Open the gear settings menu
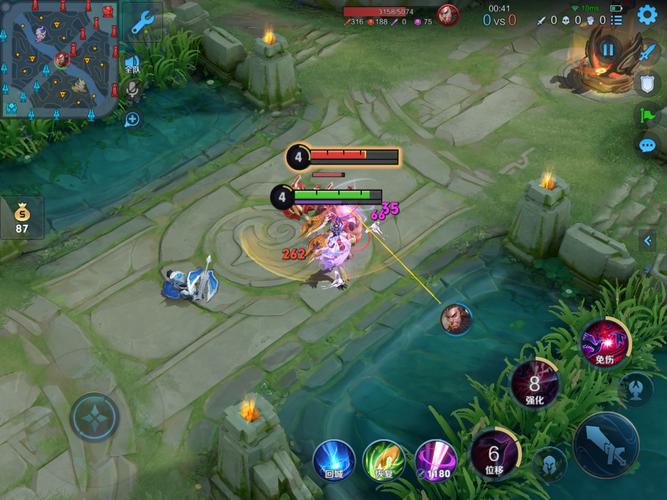Viewport: 667px width, 500px height. (x=647, y=14)
